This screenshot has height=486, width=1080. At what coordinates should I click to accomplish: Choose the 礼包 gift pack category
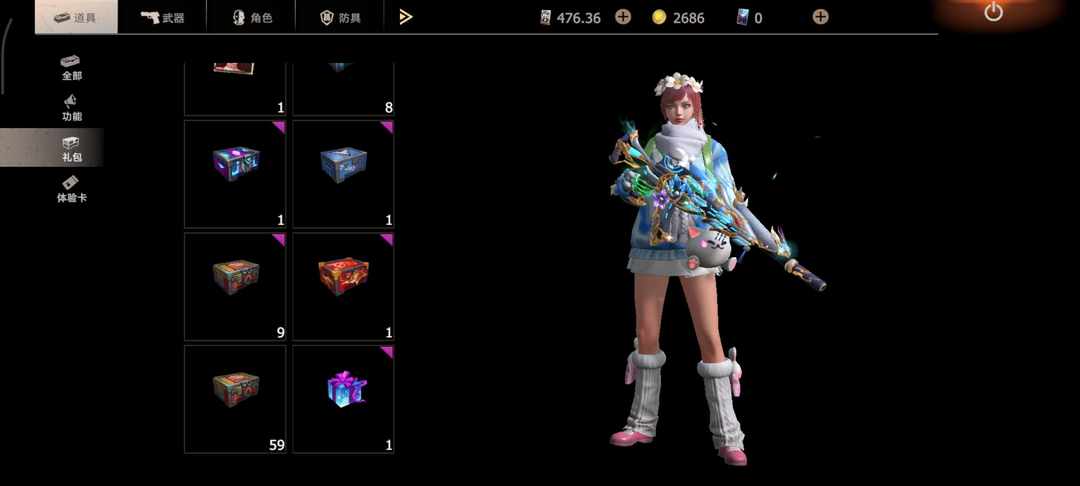[71, 149]
